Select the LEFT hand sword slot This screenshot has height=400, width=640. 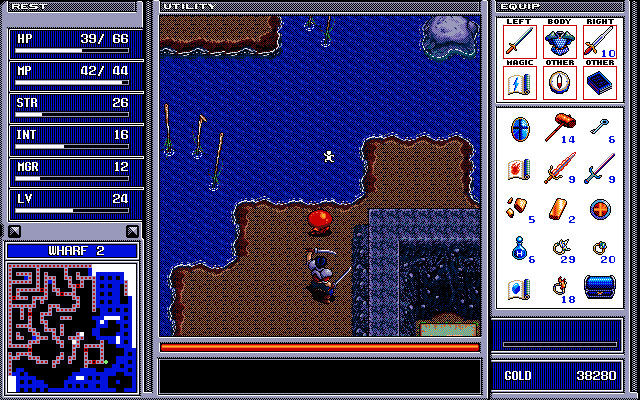coord(520,42)
